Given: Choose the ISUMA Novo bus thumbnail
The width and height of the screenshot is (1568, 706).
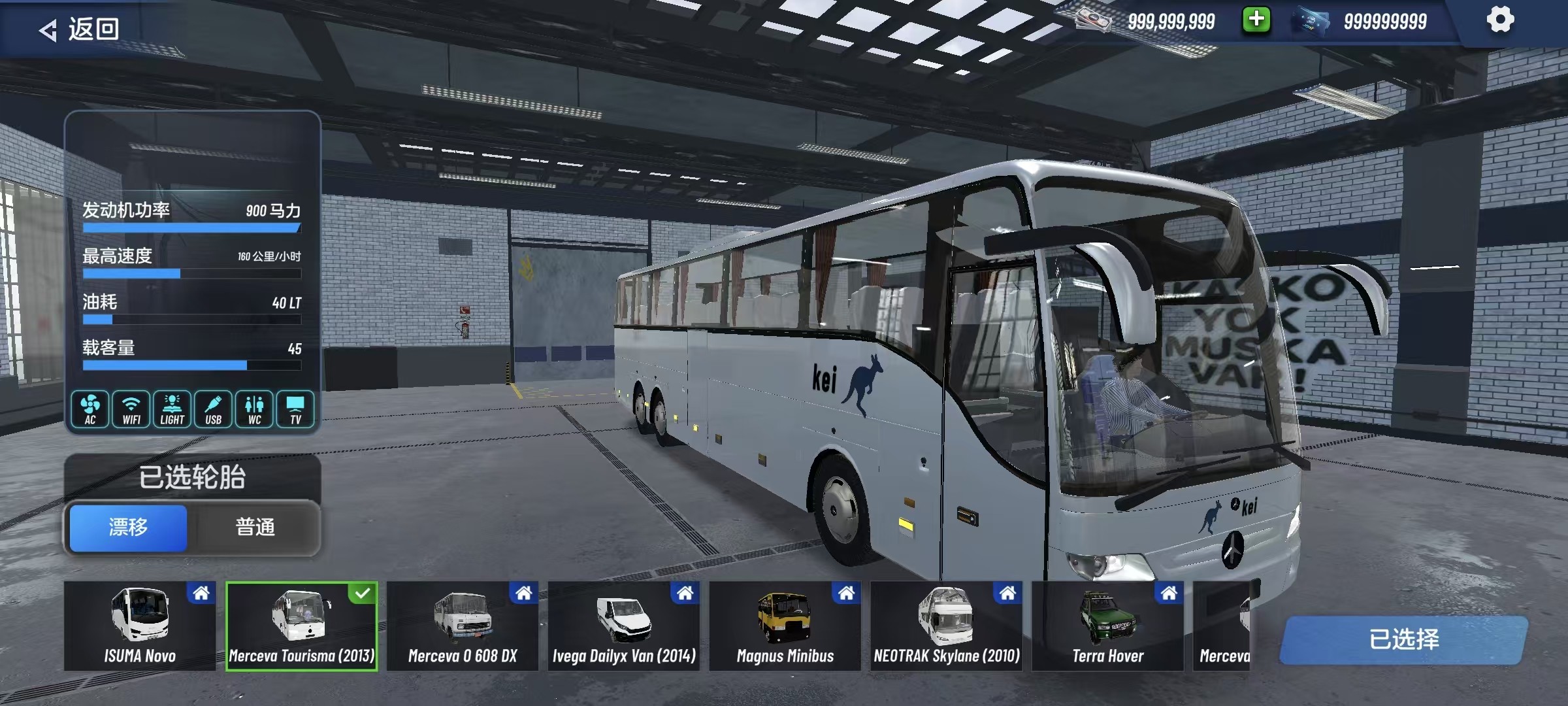Looking at the screenshot, I should click(140, 626).
